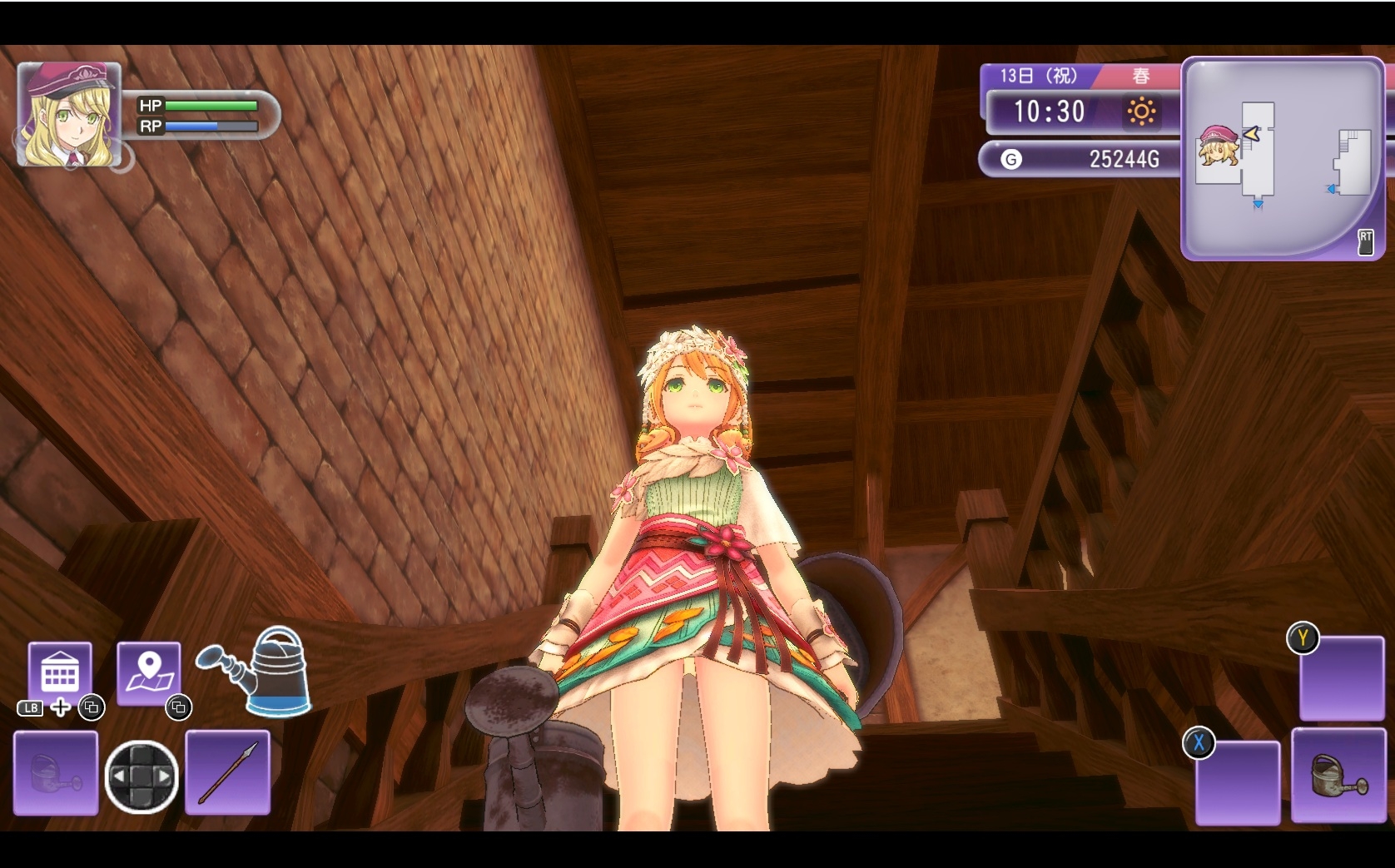Viewport: 1395px width, 868px height.
Task: Open the map pin icon
Action: point(149,672)
